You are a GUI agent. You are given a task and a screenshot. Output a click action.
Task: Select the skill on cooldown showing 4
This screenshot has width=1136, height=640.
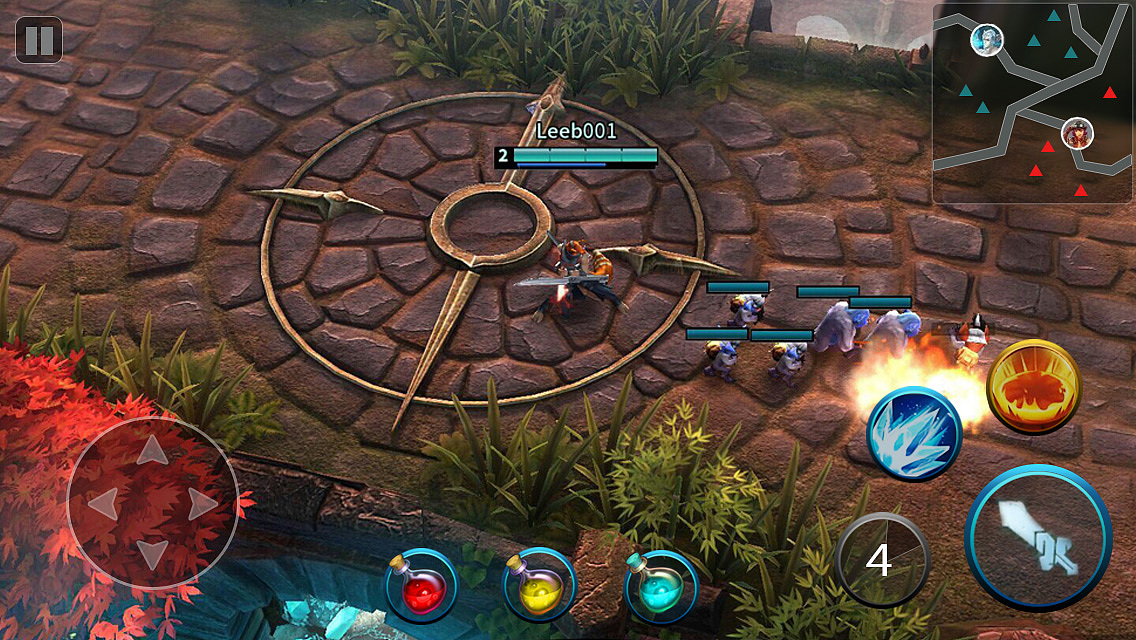pyautogui.click(x=882, y=560)
